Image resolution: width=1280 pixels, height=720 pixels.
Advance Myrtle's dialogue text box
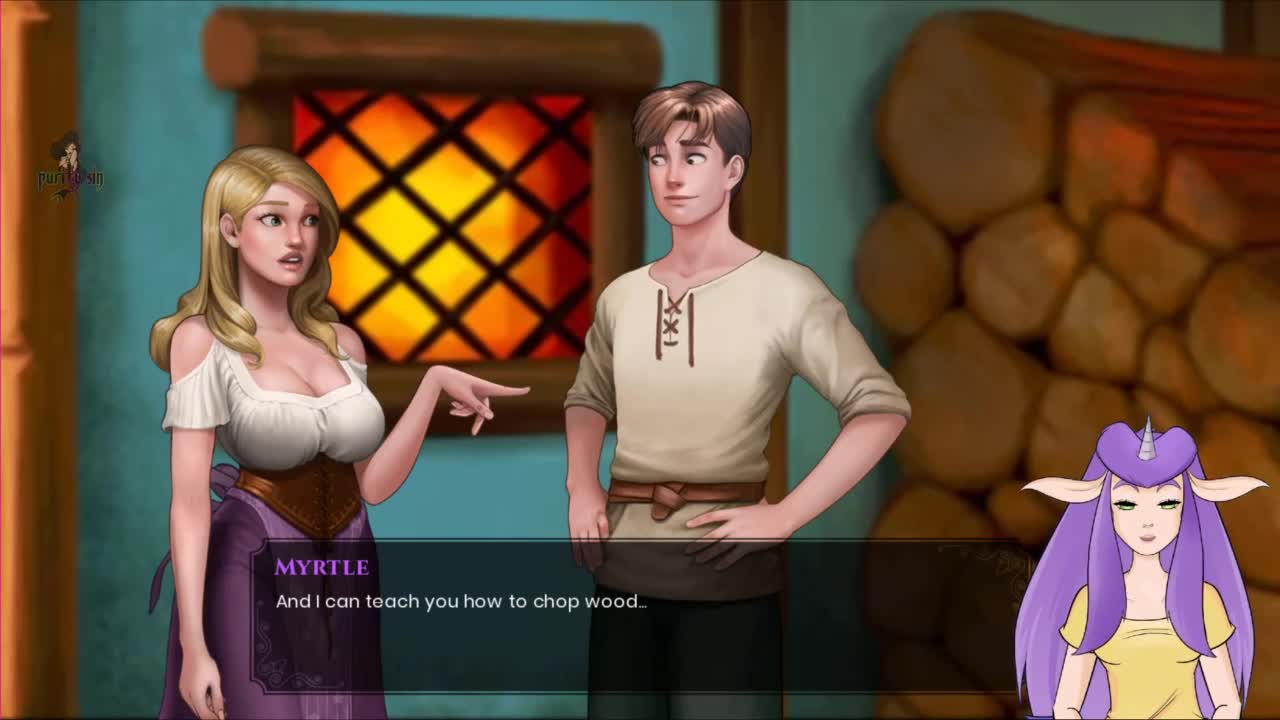tap(640, 617)
